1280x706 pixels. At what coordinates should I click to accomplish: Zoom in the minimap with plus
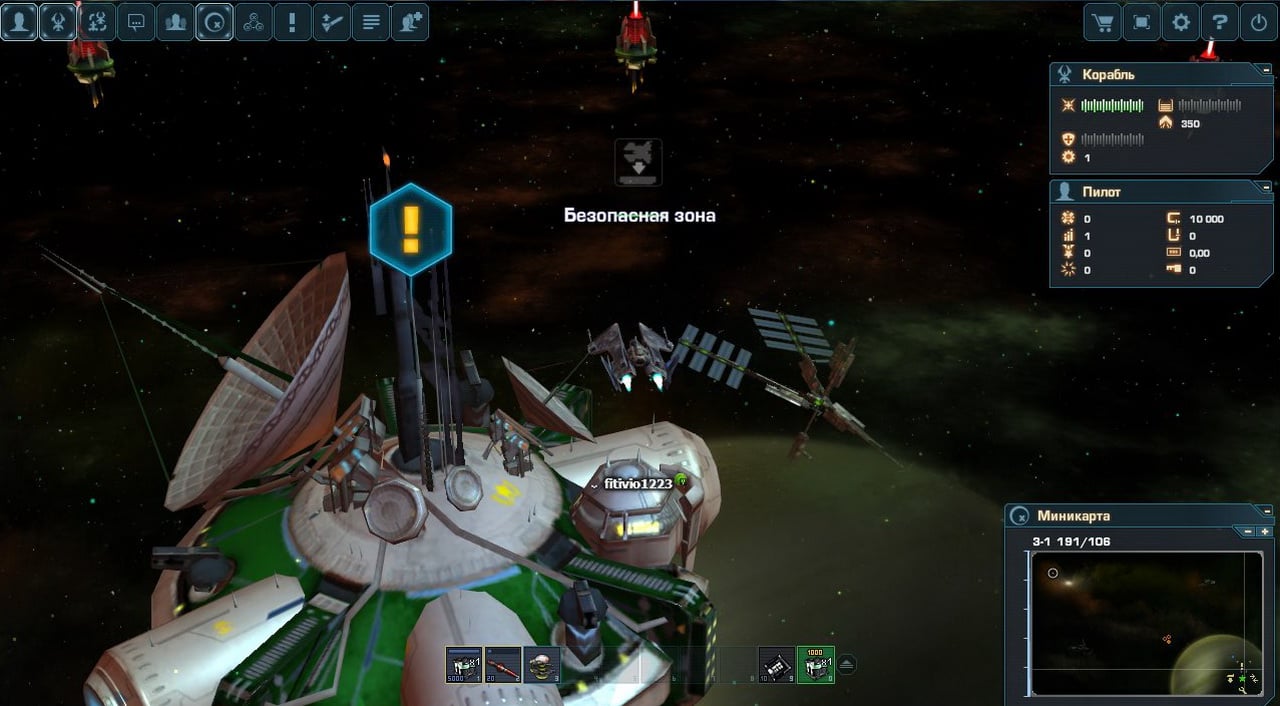[x=1265, y=531]
